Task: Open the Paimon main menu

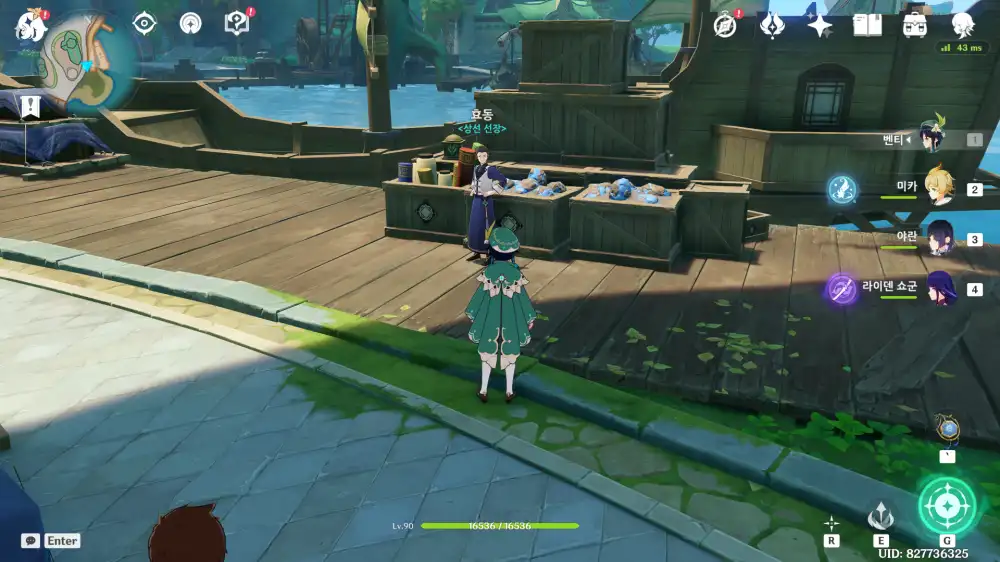Action: [31, 27]
